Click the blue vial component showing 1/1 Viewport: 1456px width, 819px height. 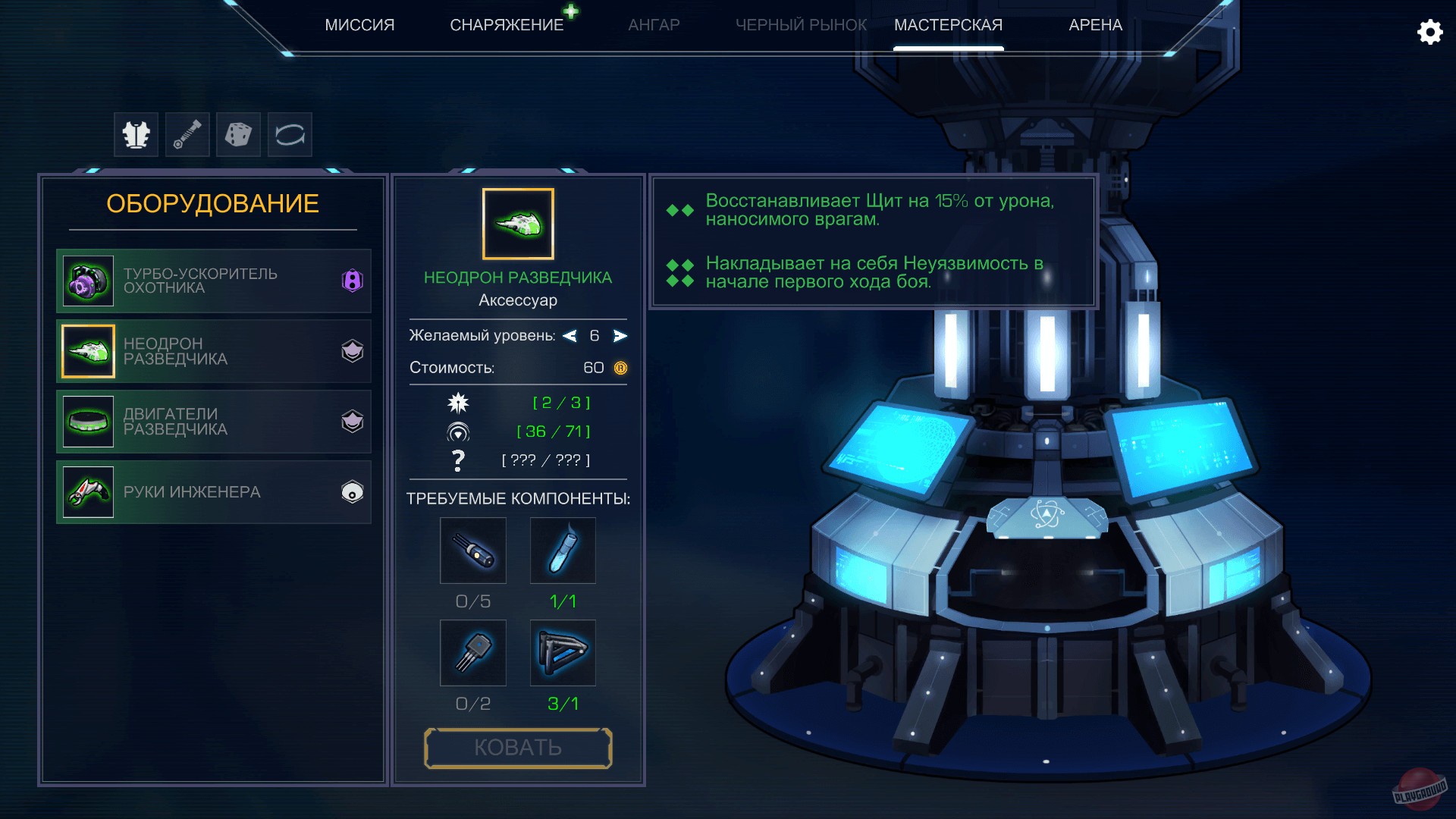tap(563, 551)
